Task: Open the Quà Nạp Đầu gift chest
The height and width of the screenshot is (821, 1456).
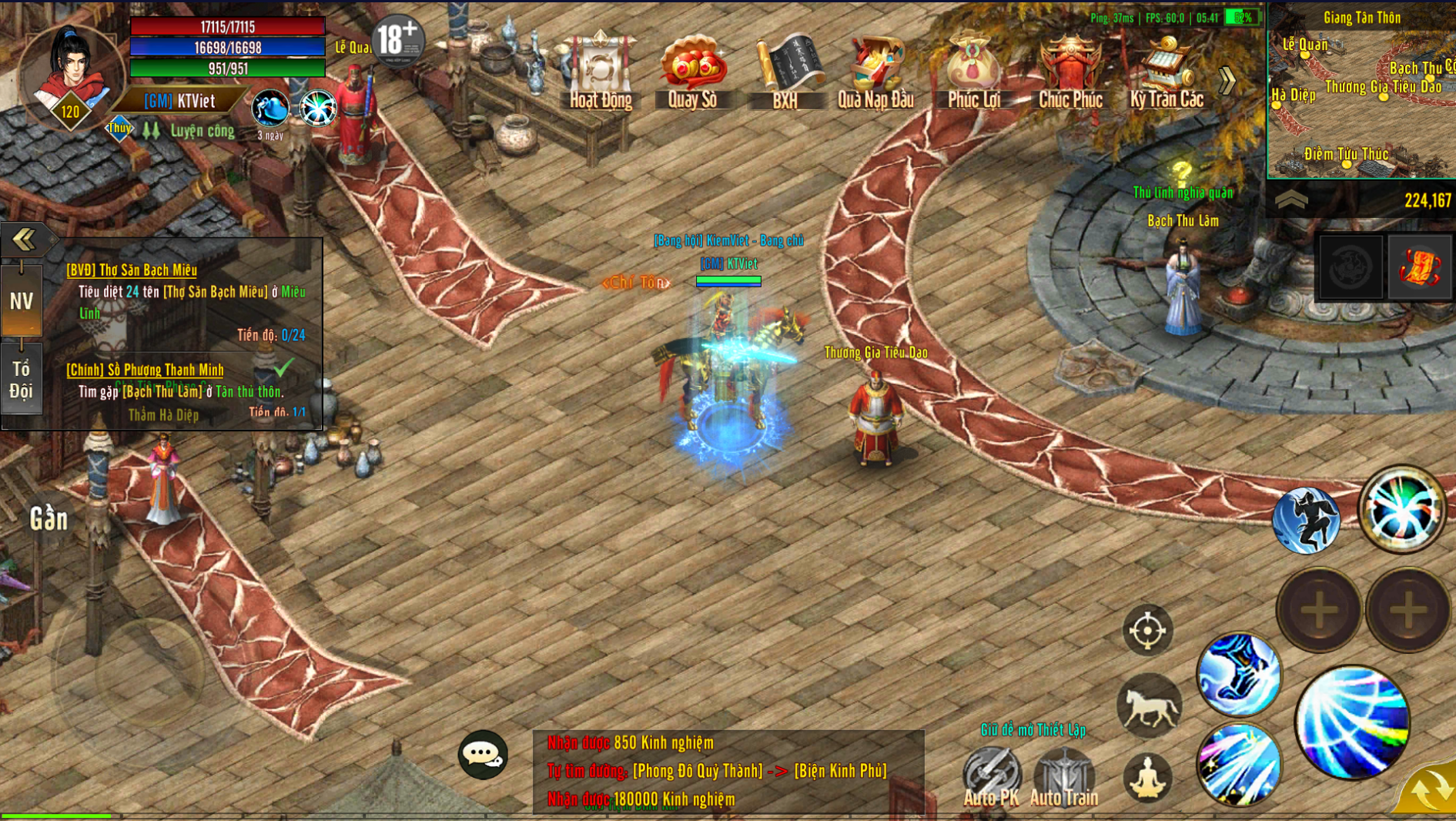Action: point(875,71)
